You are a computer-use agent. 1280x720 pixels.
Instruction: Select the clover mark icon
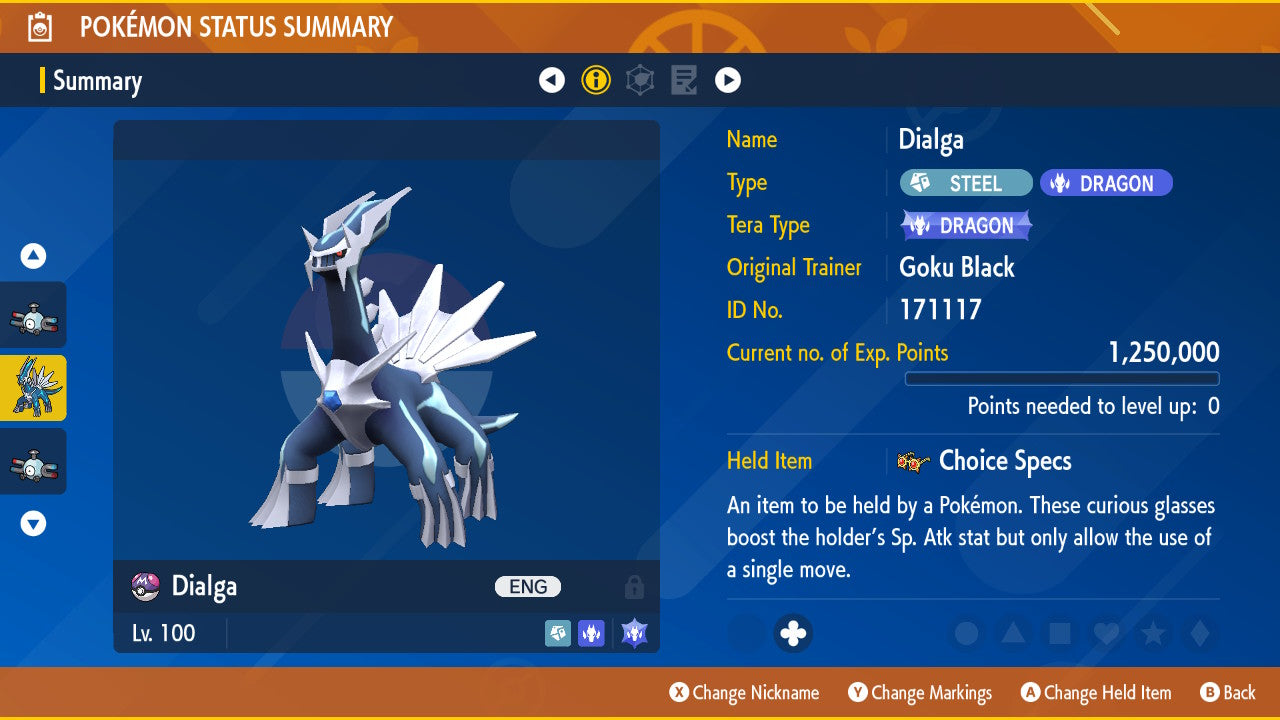point(793,634)
